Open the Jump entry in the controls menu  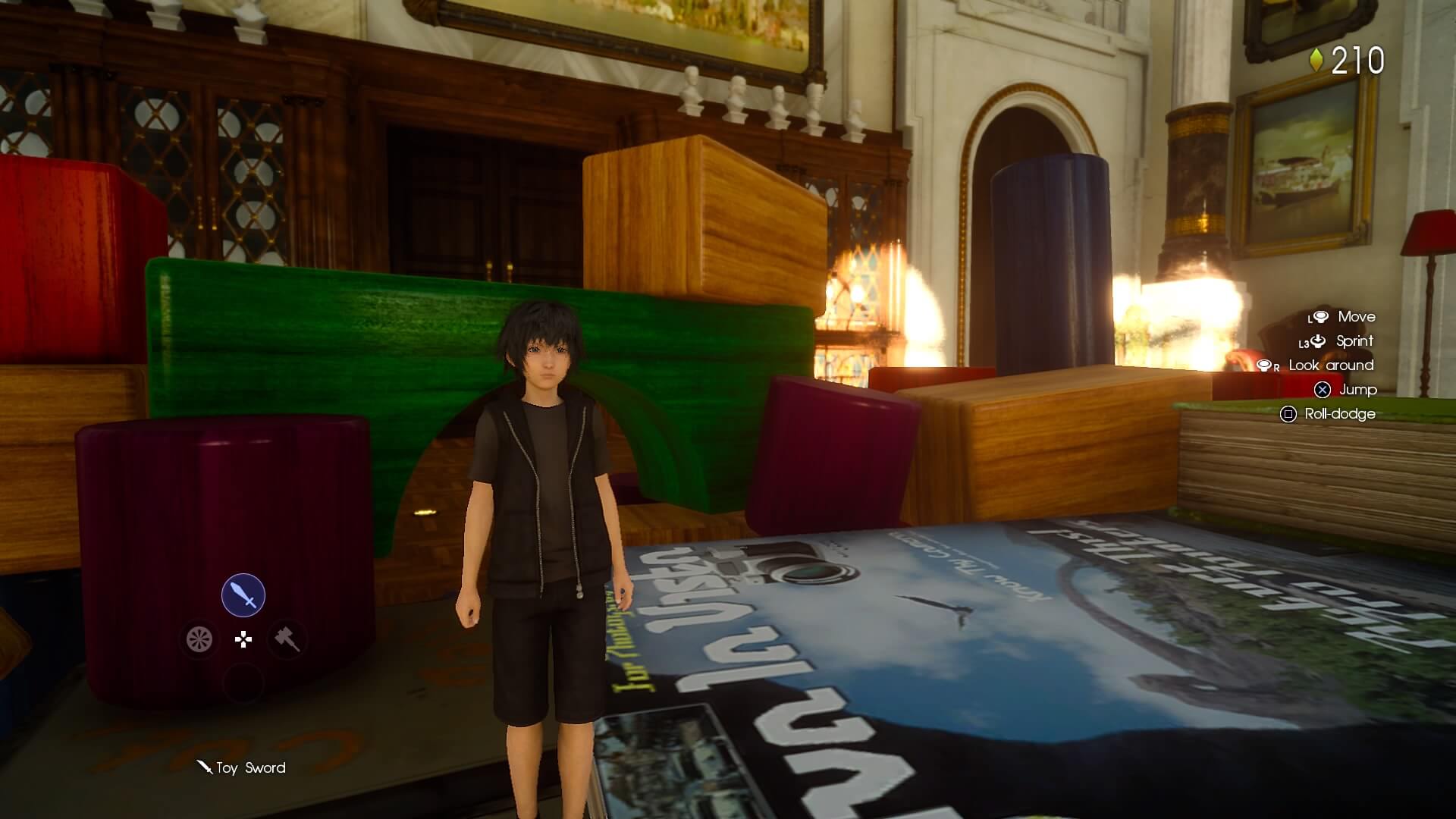[1357, 391]
